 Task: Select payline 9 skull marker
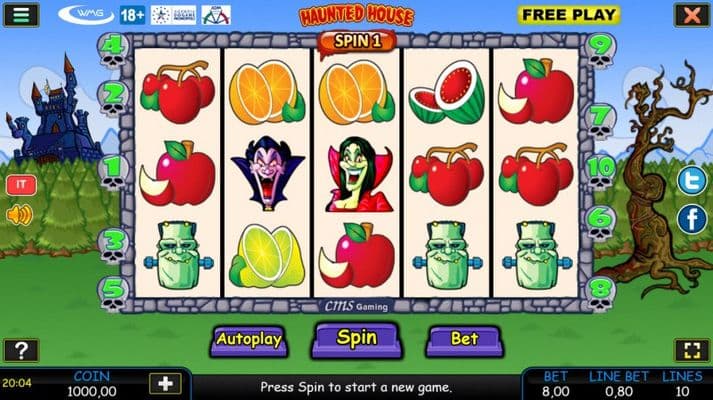click(x=600, y=47)
